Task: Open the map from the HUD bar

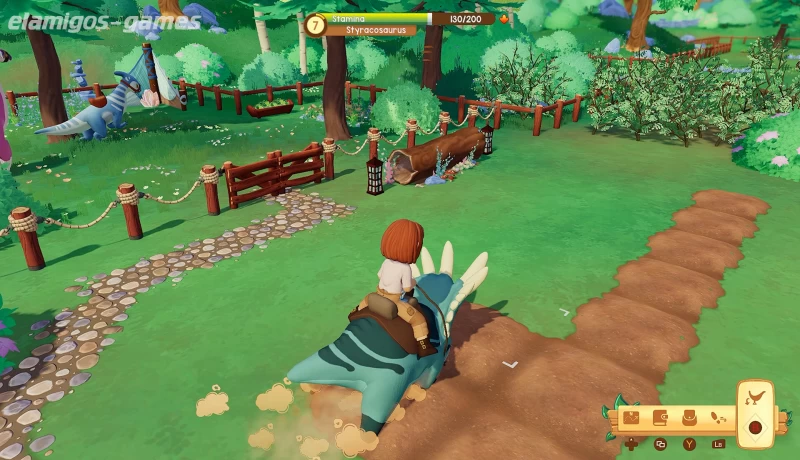Action: coord(632,417)
